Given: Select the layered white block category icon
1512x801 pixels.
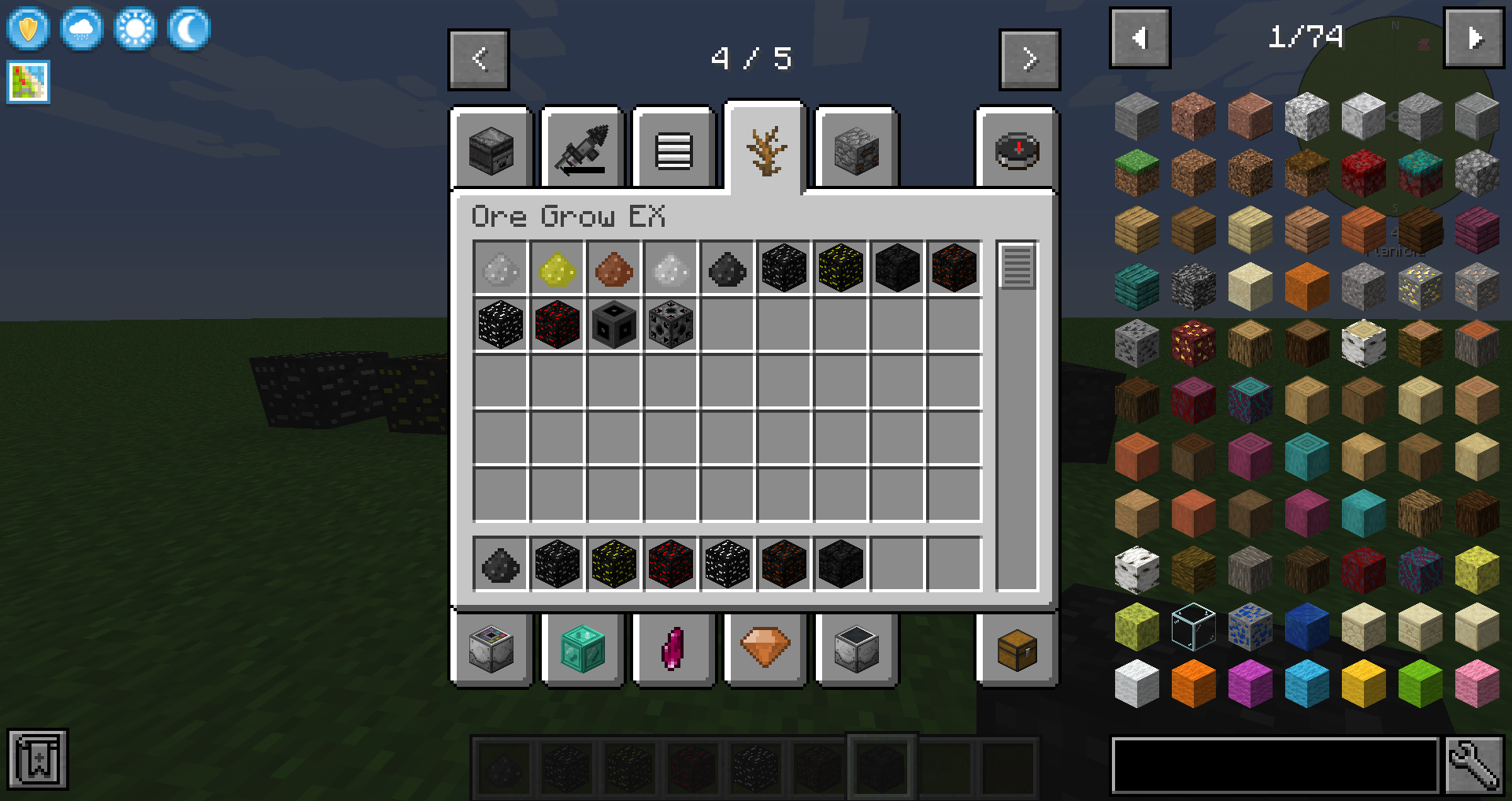Looking at the screenshot, I should pyautogui.click(x=673, y=150).
